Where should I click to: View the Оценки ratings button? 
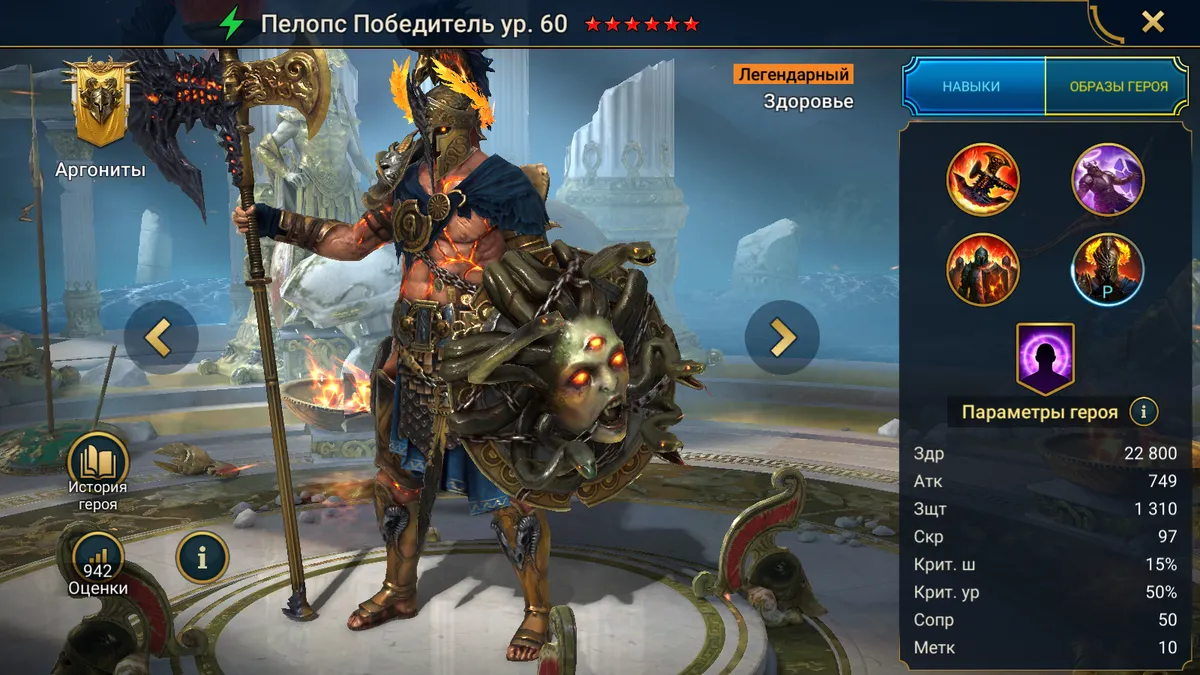pyautogui.click(x=98, y=558)
